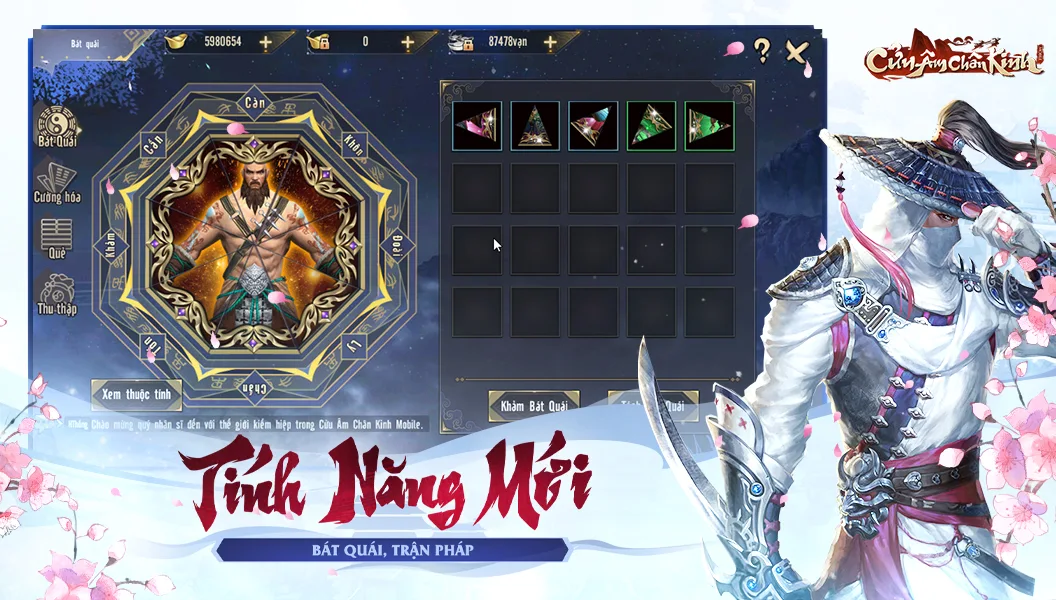The height and width of the screenshot is (600, 1056).
Task: Select the Quẻ tab
Action: tap(58, 238)
